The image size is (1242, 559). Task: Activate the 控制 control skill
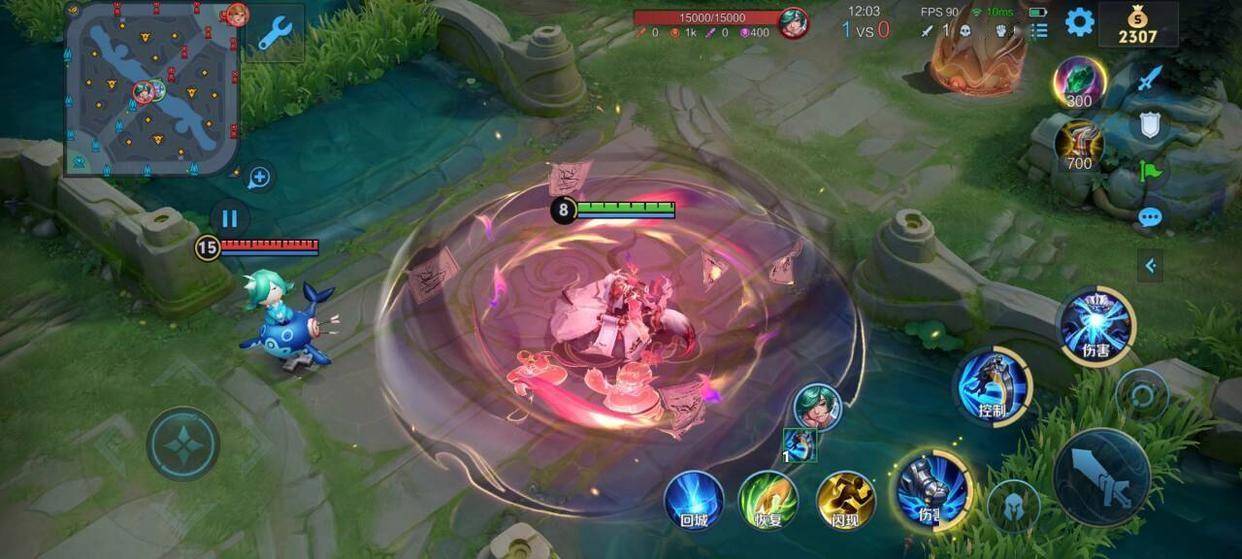tap(992, 386)
